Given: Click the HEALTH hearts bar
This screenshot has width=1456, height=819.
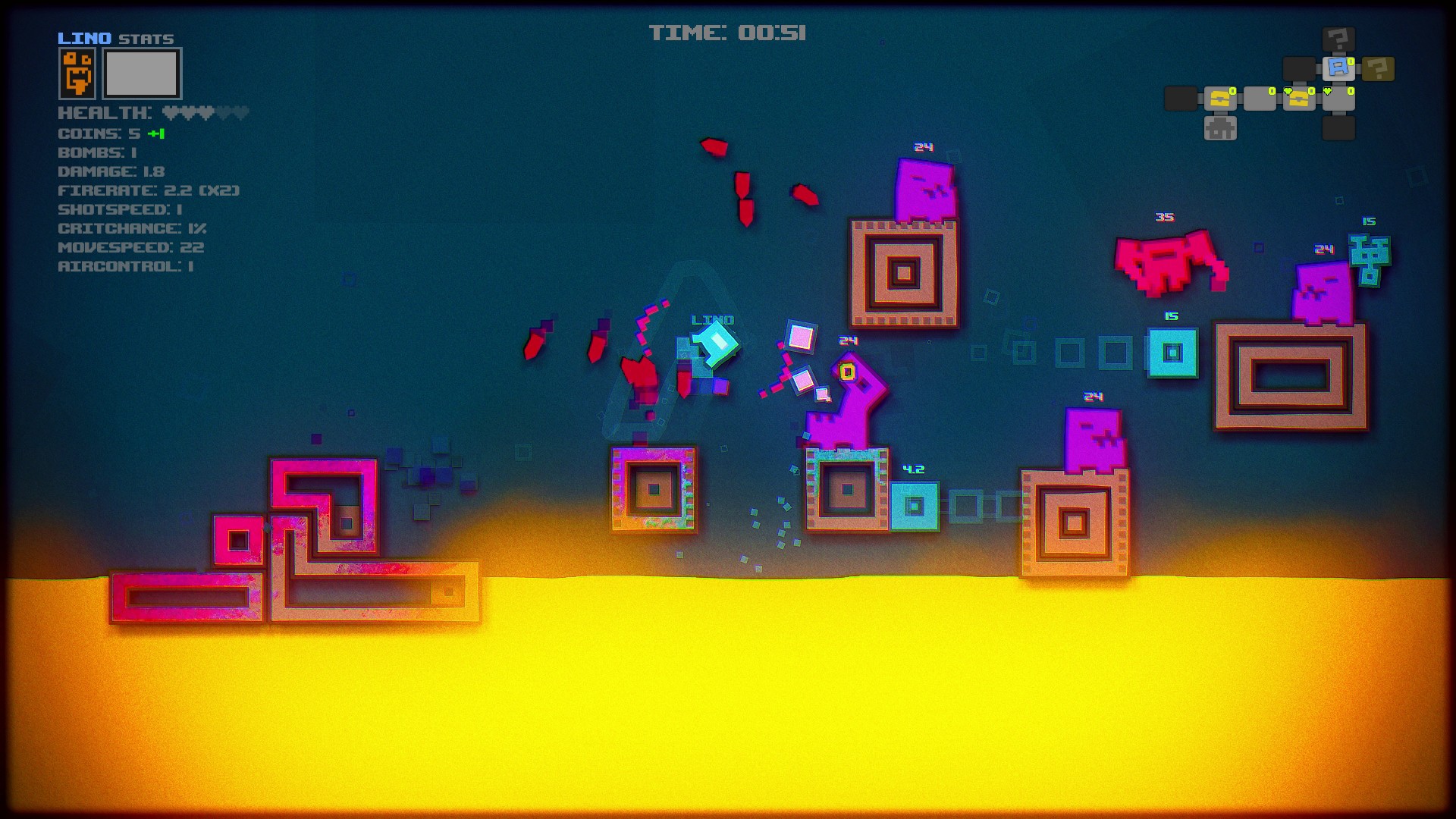Looking at the screenshot, I should coord(205,112).
